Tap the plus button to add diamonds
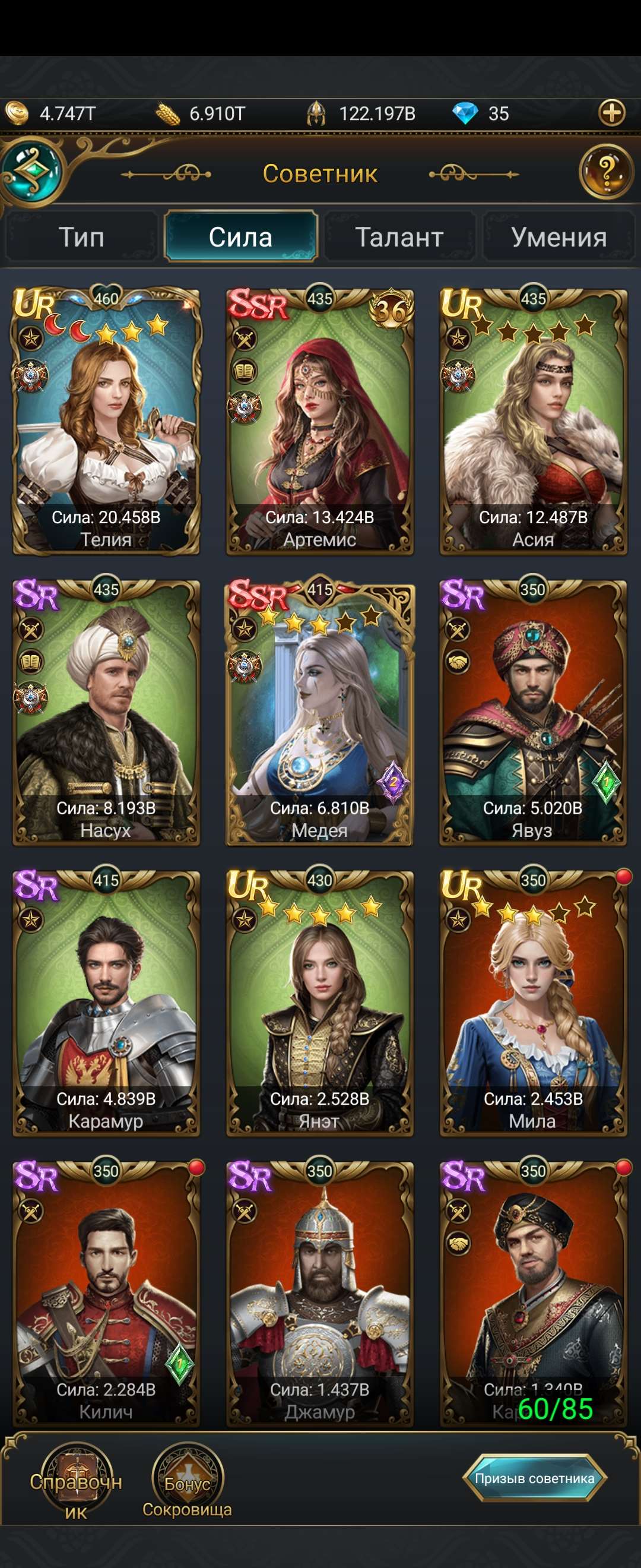This screenshot has width=641, height=1568. click(x=612, y=113)
